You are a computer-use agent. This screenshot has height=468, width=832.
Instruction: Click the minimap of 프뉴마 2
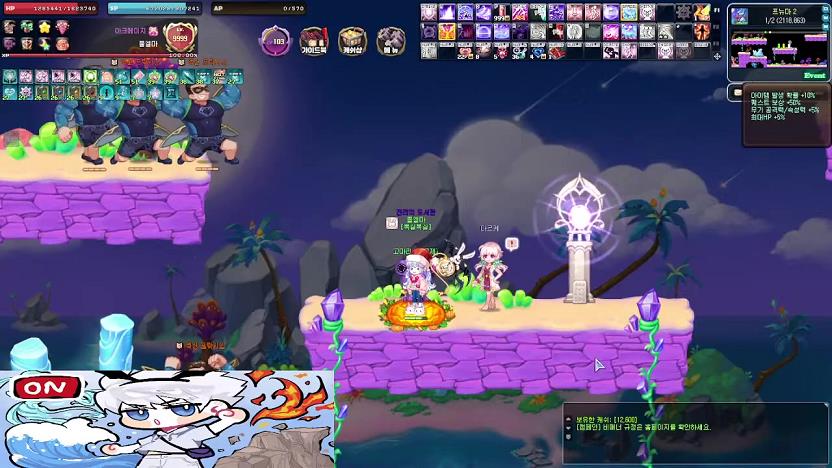pos(778,51)
